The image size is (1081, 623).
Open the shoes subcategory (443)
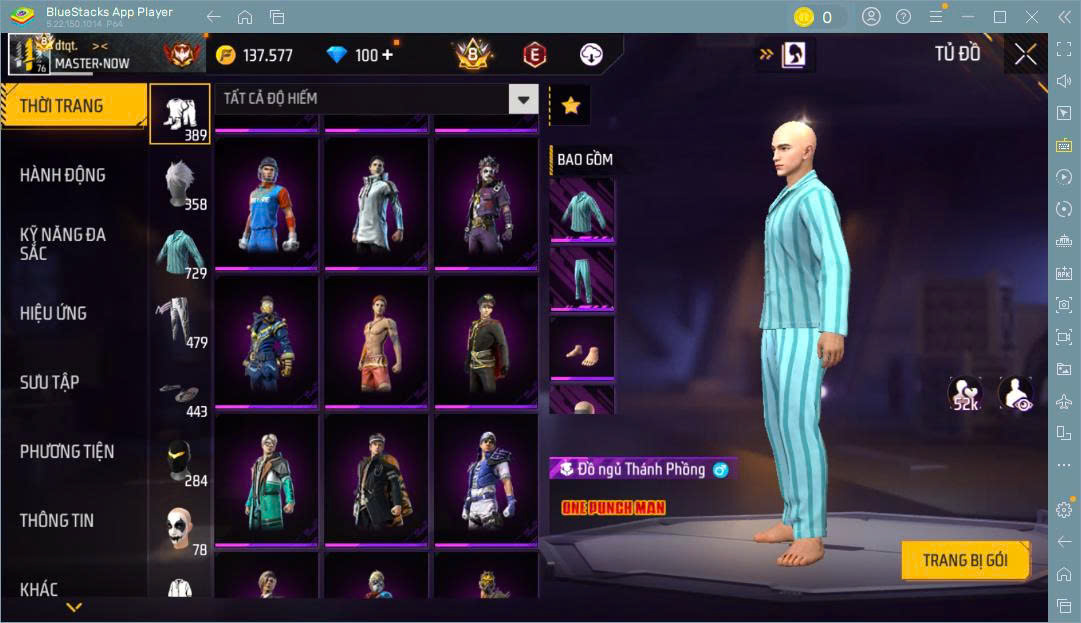pos(180,391)
